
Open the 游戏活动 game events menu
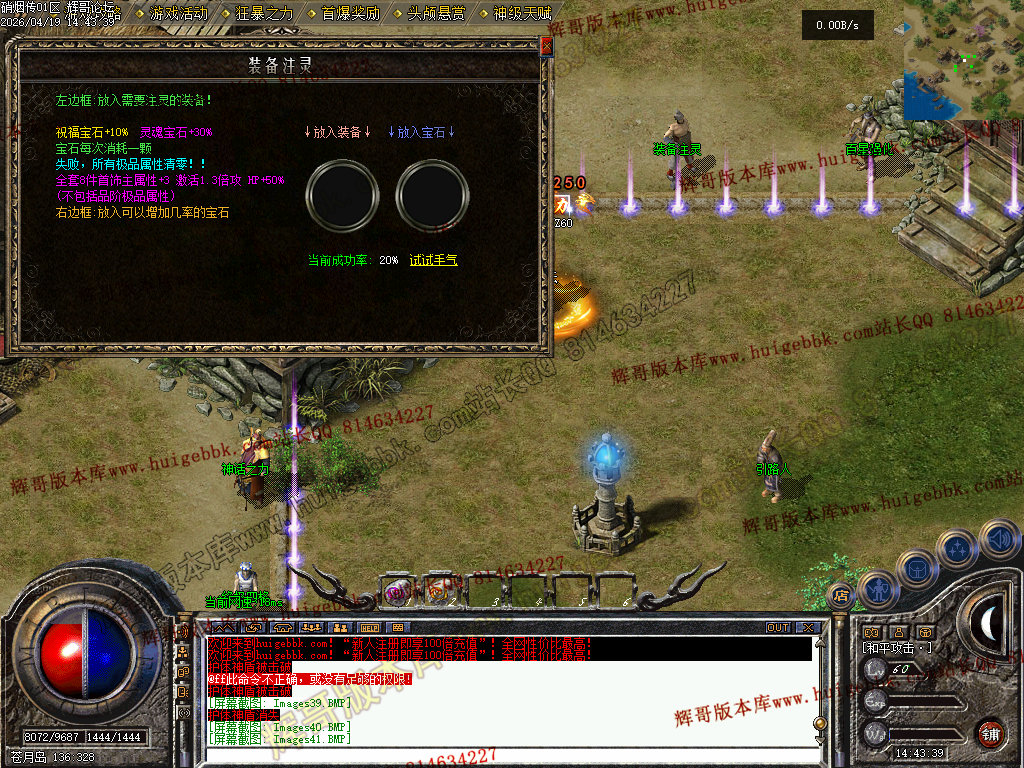click(178, 13)
